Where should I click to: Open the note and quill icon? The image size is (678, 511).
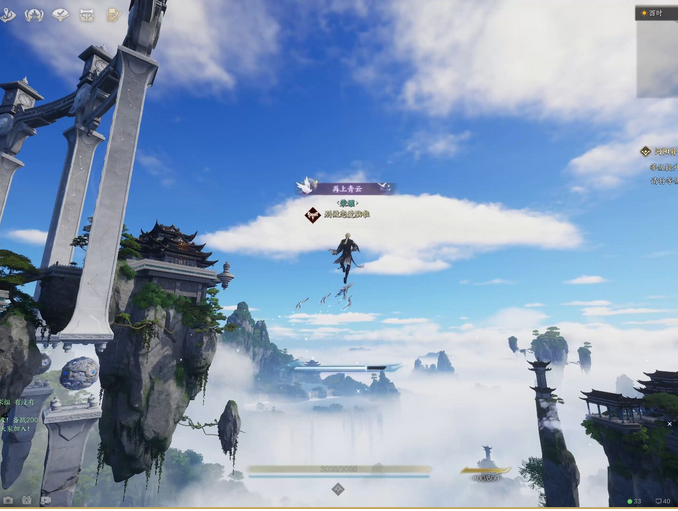113,15
